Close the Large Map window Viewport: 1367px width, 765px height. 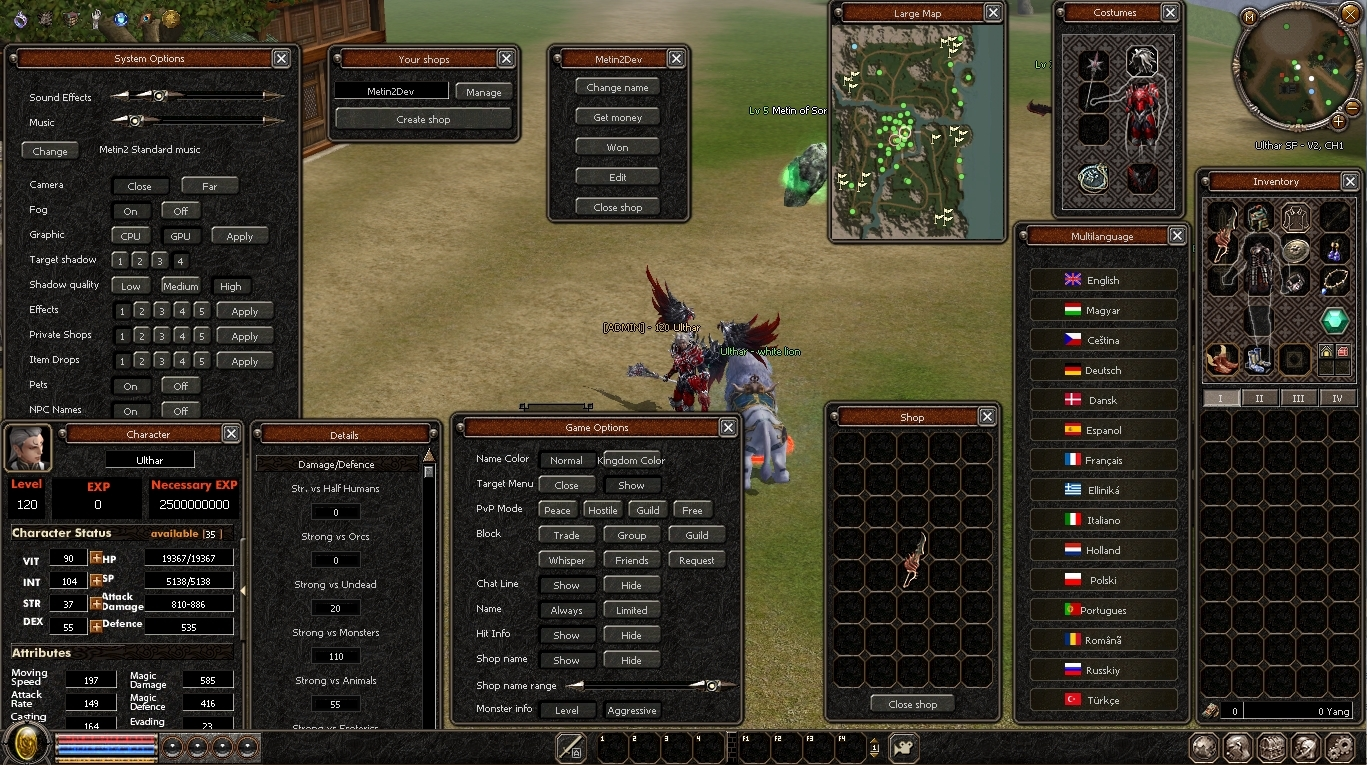point(993,13)
